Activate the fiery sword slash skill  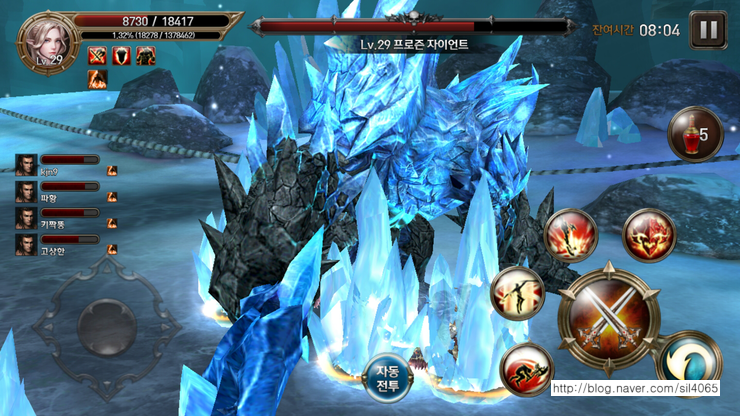coord(570,237)
